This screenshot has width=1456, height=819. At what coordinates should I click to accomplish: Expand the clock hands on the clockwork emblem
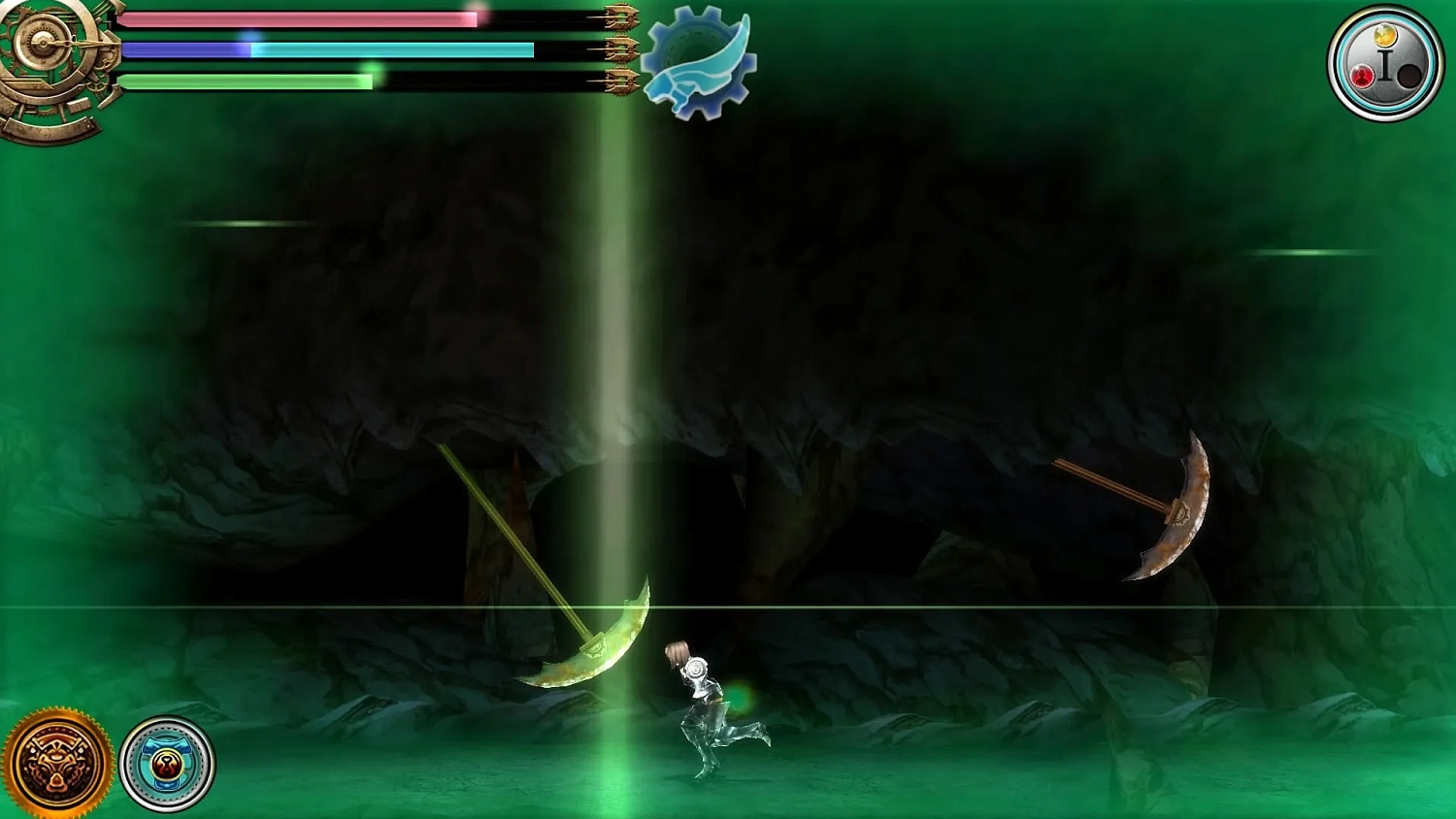click(41, 44)
